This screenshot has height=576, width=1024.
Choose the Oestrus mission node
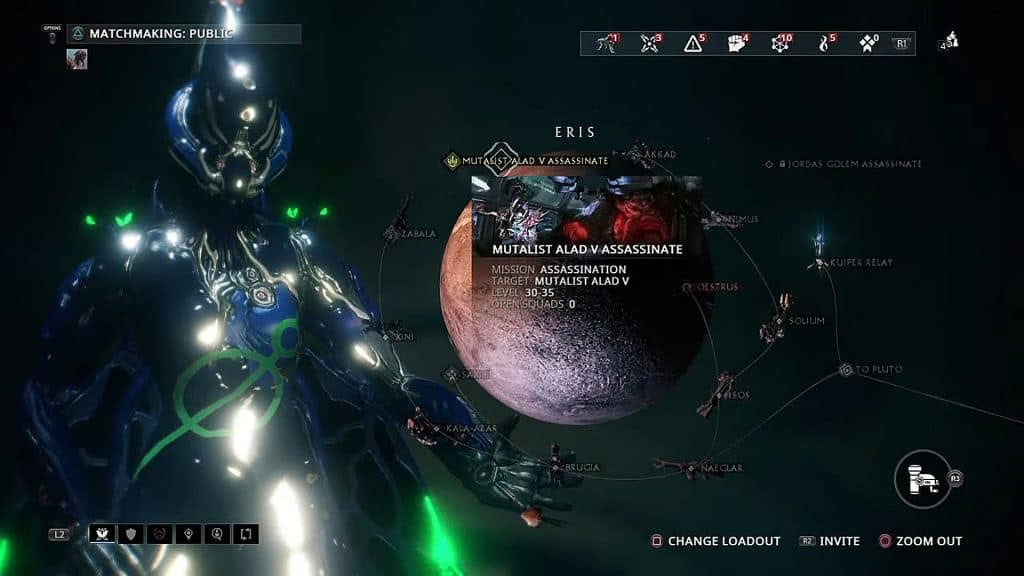[688, 287]
